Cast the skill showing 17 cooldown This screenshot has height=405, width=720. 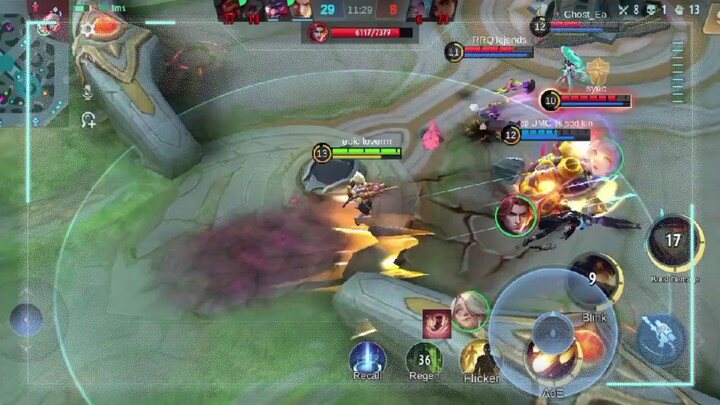673,242
